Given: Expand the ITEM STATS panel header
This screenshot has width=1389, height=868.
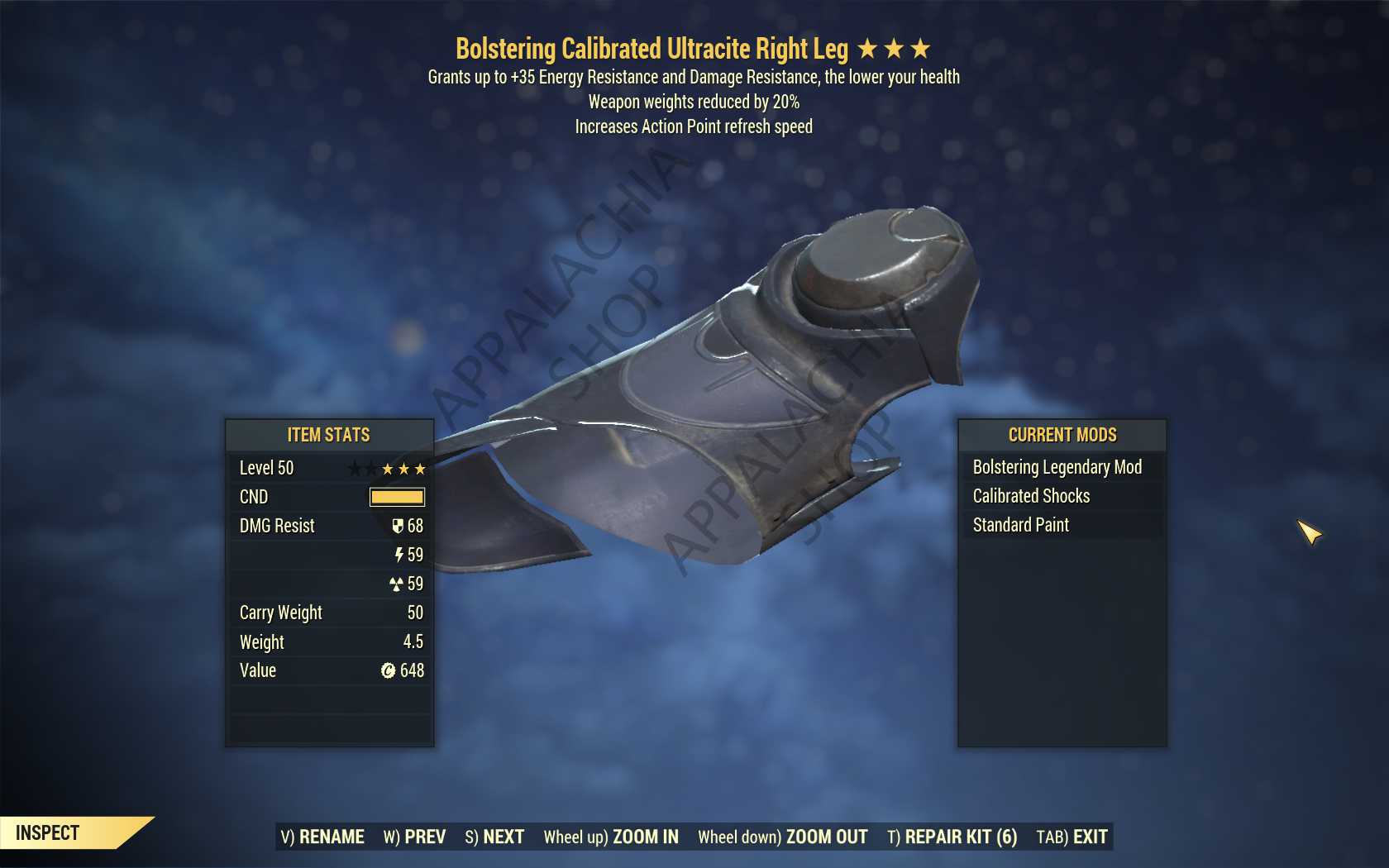Looking at the screenshot, I should (328, 435).
